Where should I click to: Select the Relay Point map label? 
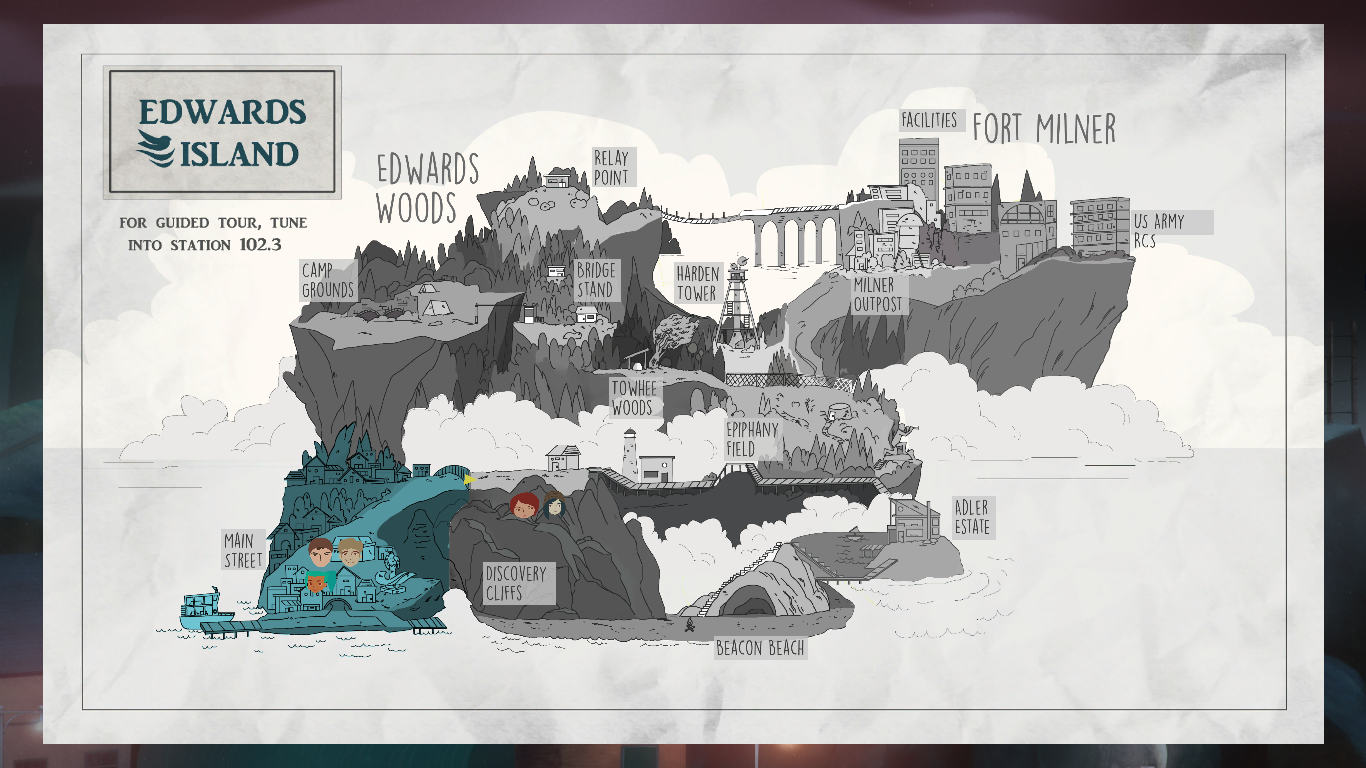[612, 168]
